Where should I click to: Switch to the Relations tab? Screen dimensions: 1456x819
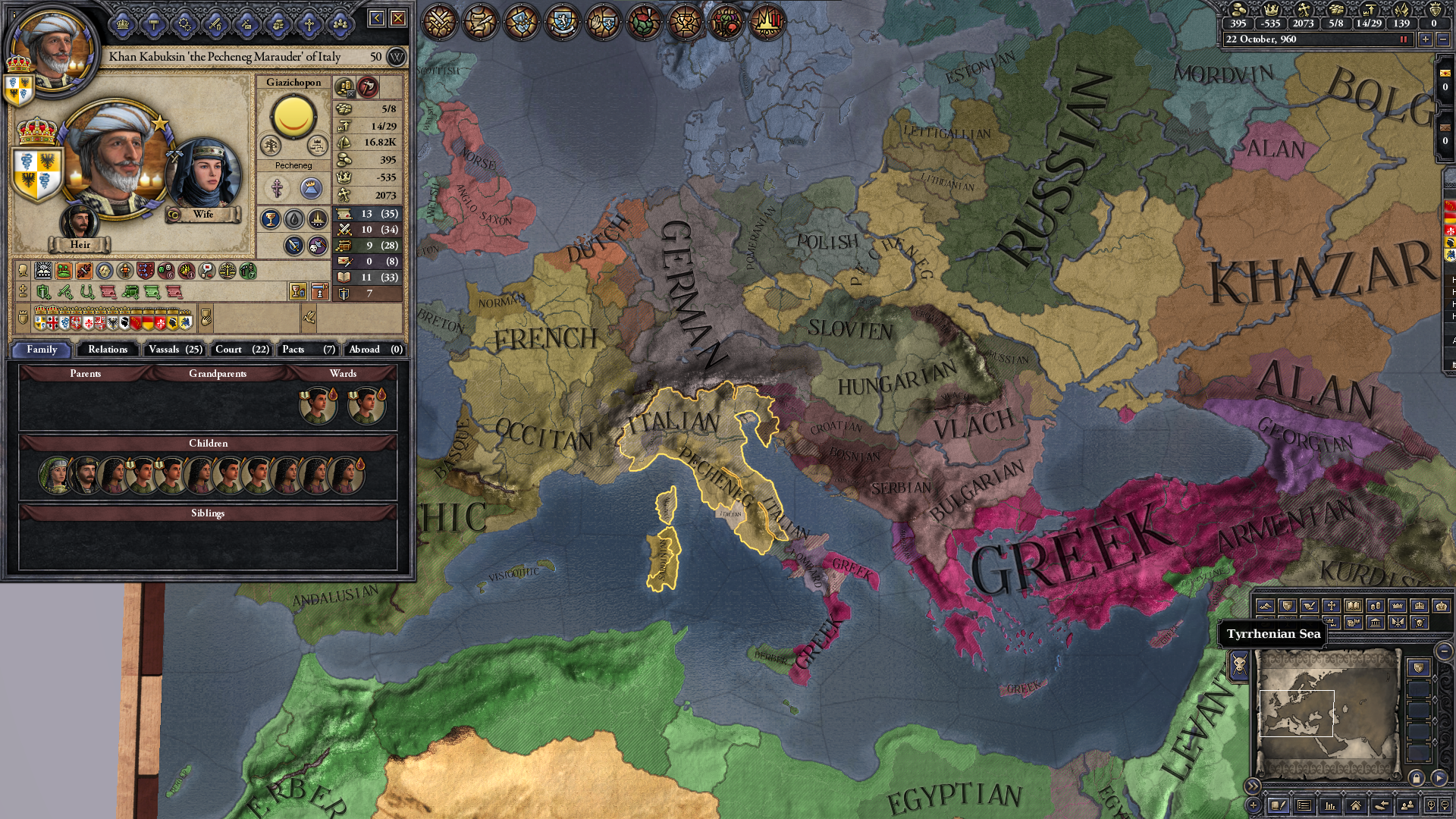click(x=108, y=350)
